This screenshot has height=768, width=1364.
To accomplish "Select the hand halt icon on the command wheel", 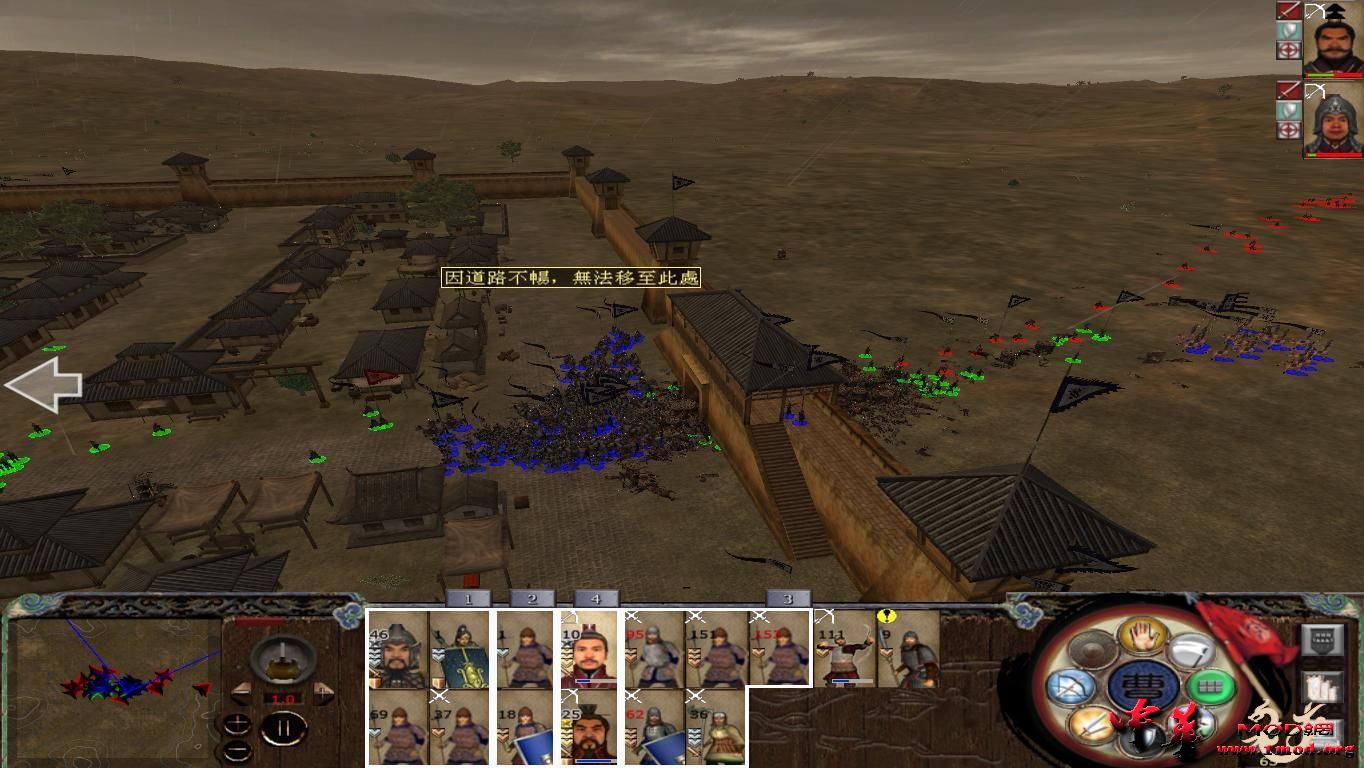I will 1142,639.
